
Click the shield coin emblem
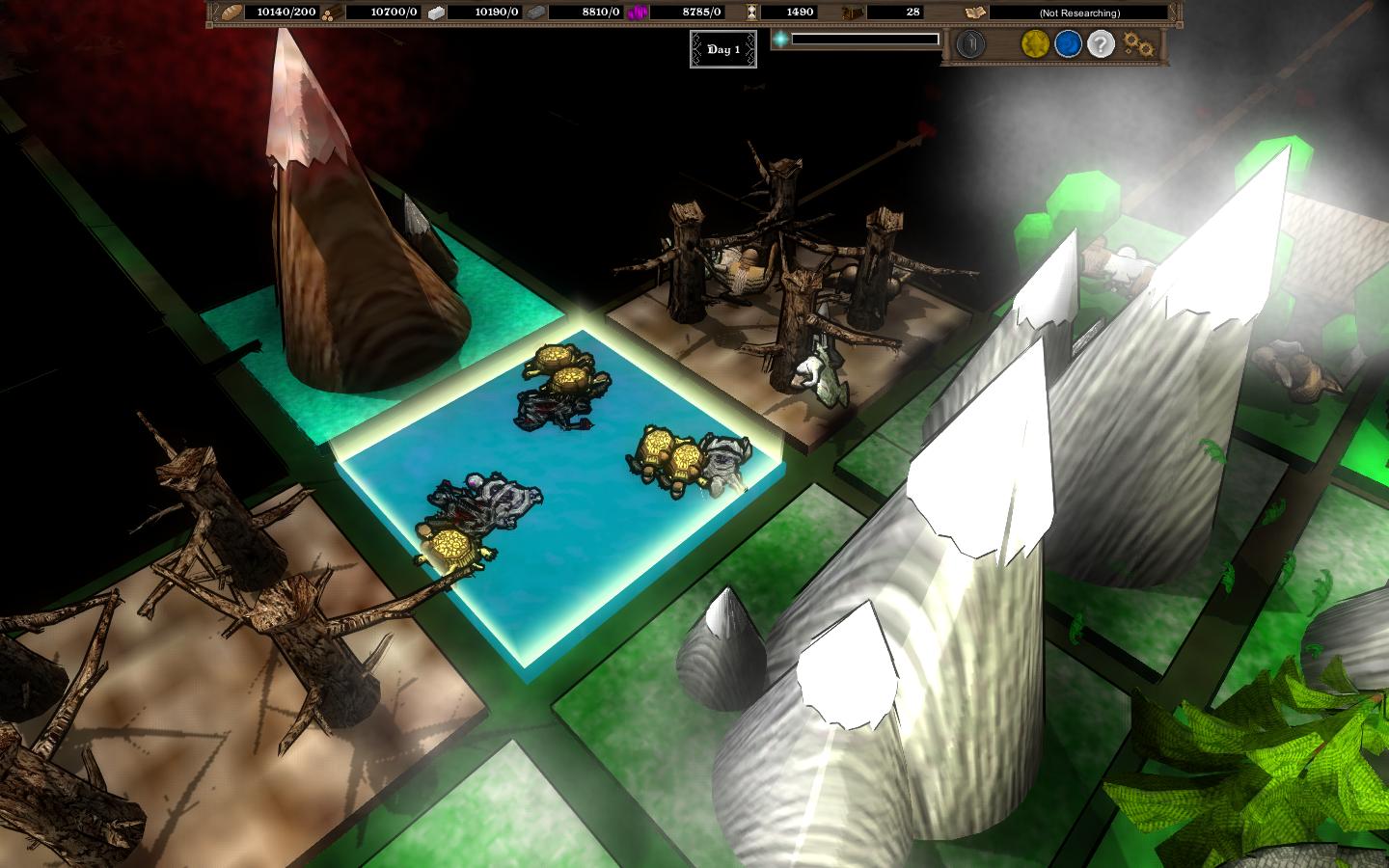969,43
